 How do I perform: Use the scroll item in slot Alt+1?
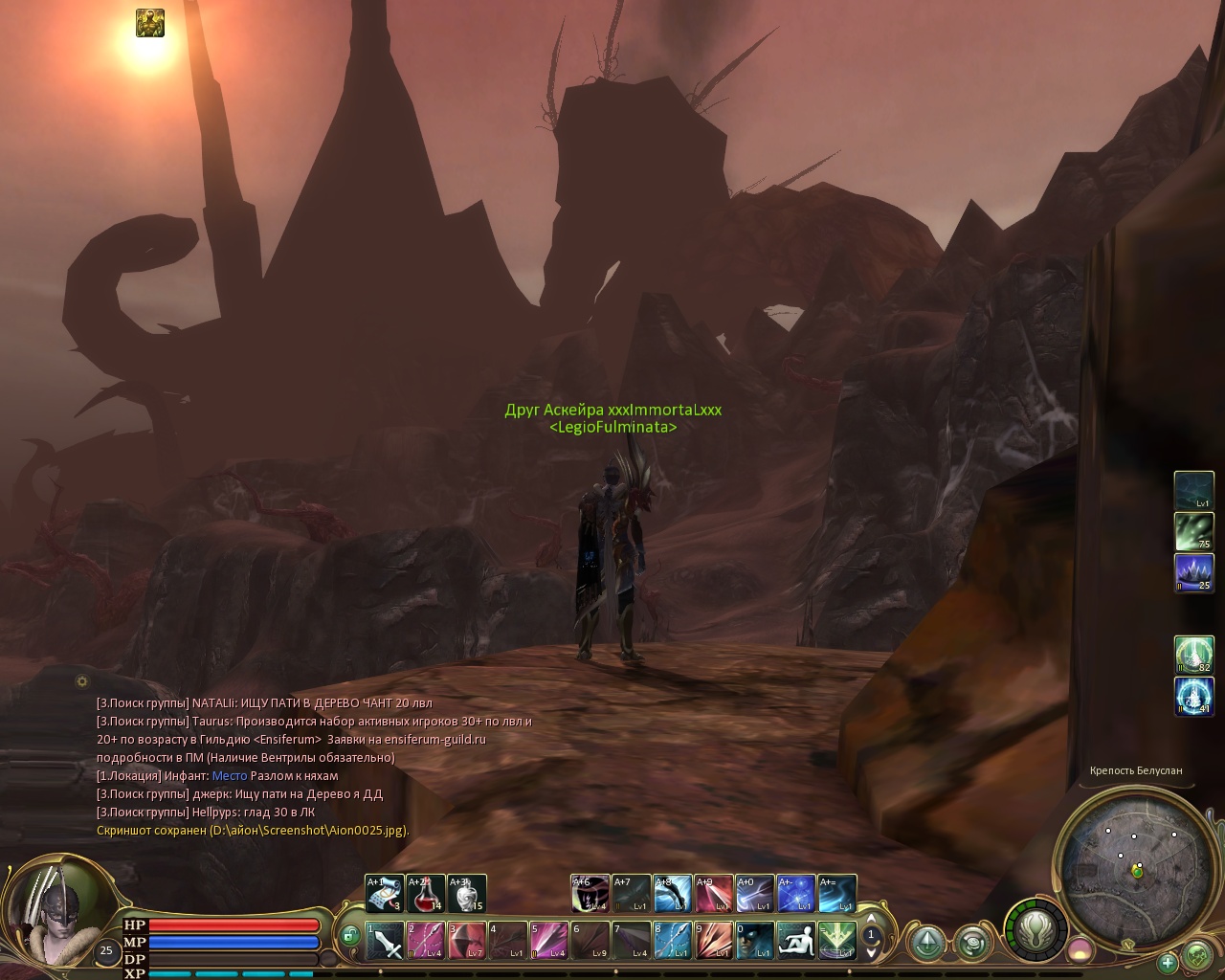[384, 894]
